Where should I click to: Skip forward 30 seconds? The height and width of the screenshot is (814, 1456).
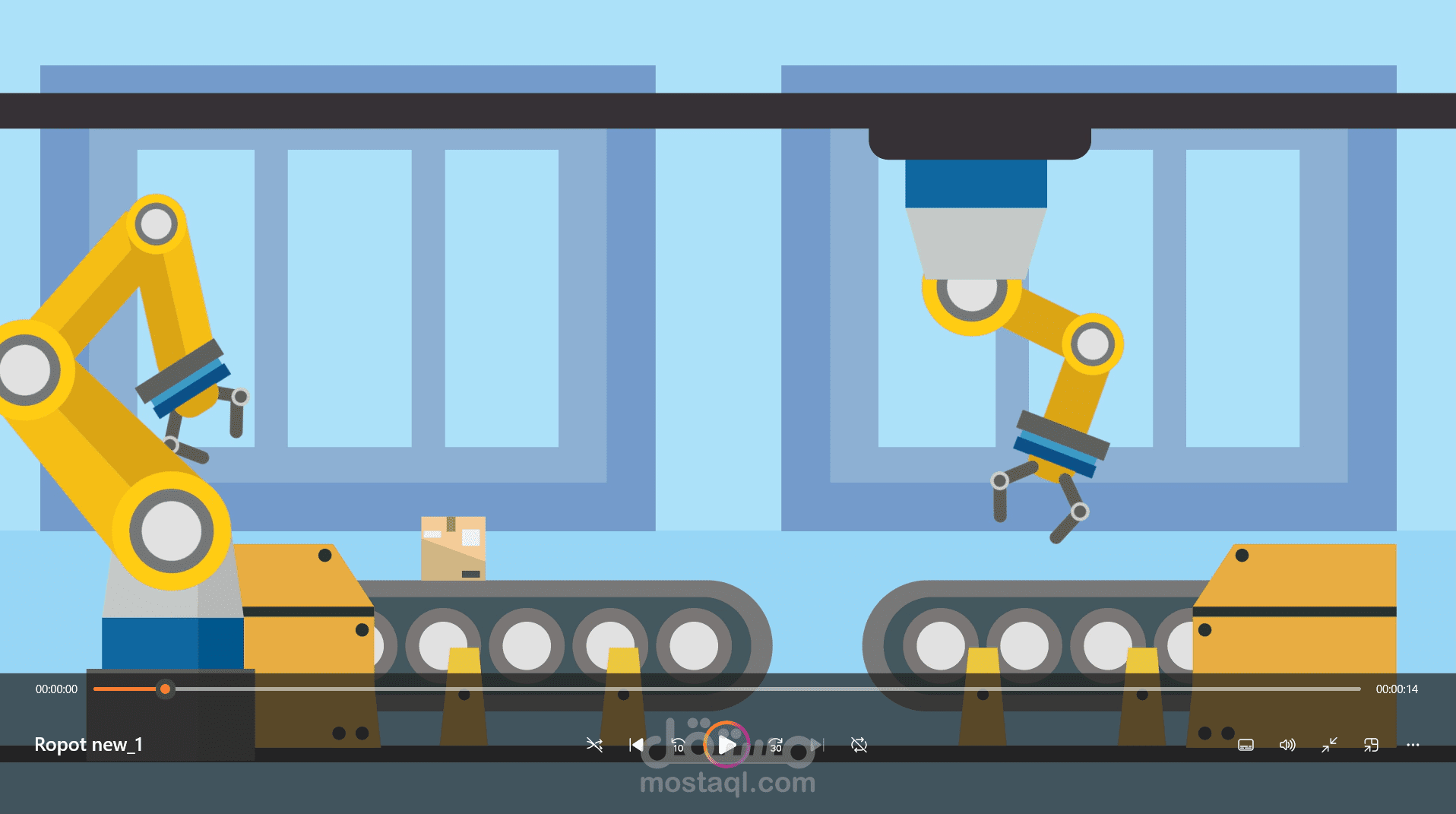click(x=777, y=746)
